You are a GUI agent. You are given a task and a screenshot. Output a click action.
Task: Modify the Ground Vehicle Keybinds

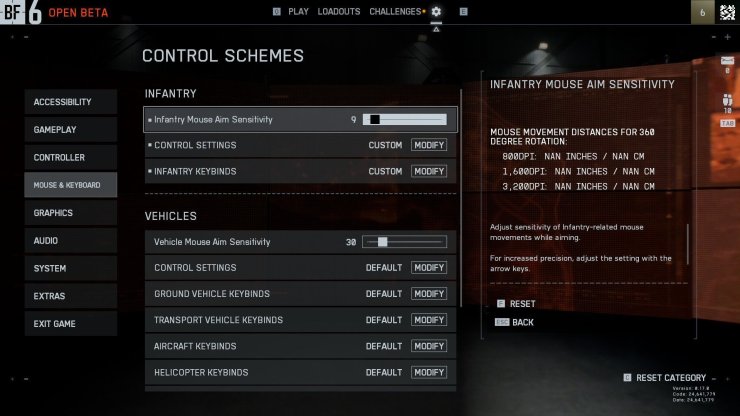[429, 294]
